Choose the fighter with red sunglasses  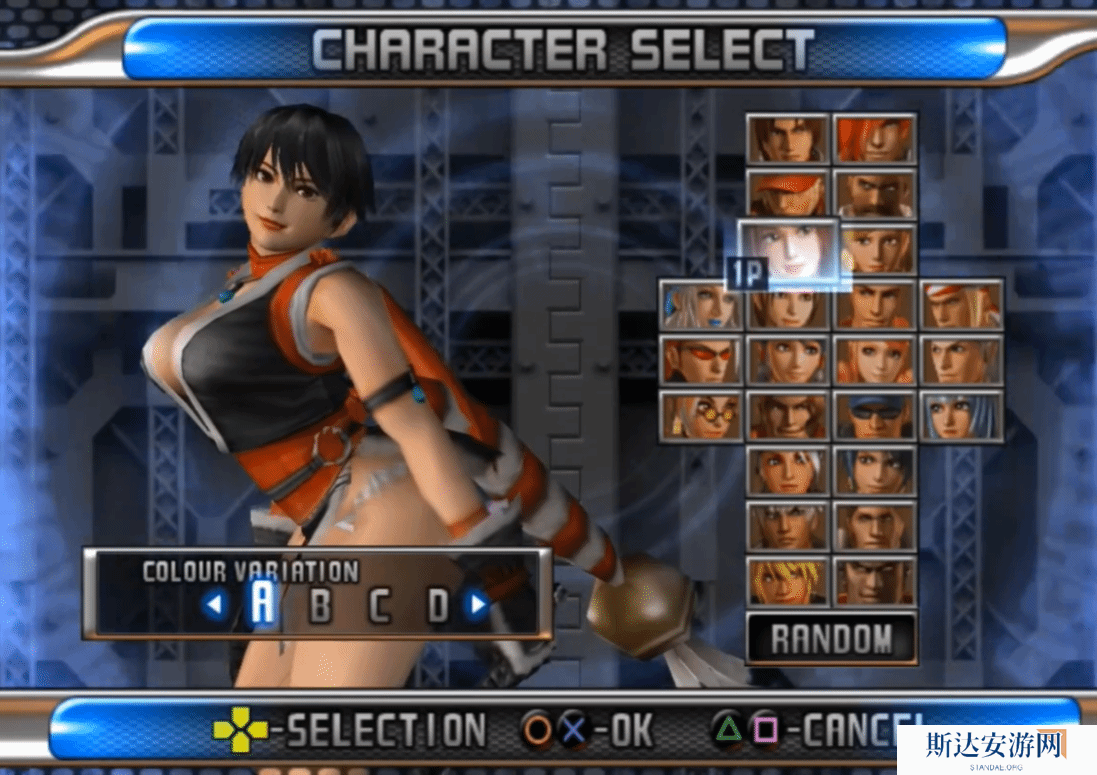point(700,361)
